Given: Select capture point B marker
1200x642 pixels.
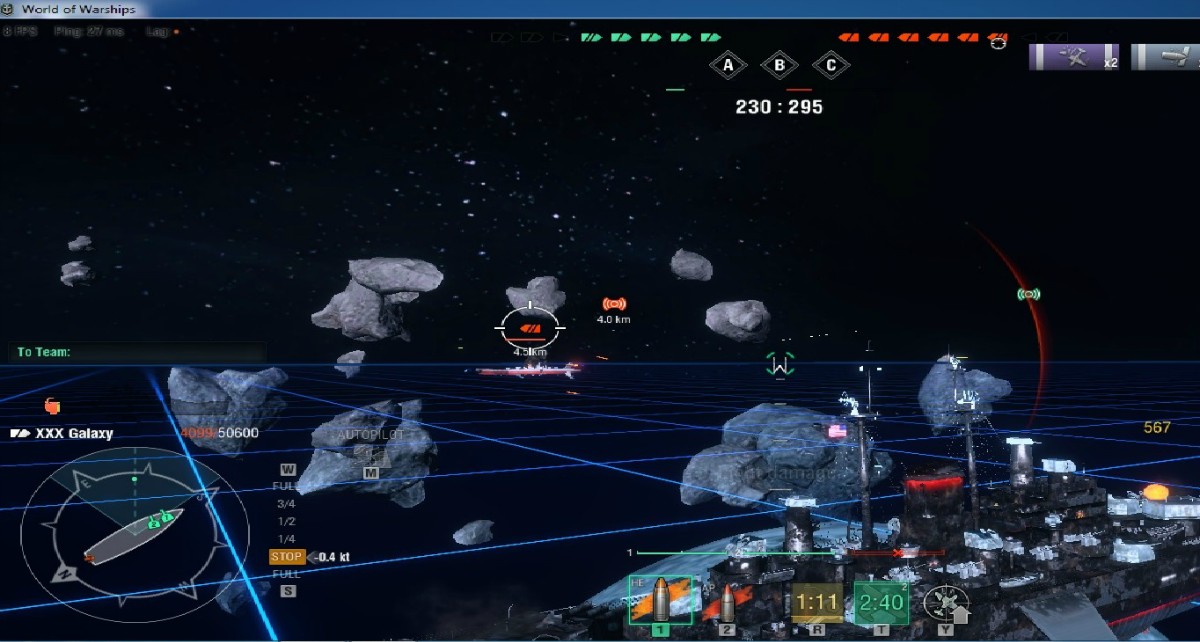Looking at the screenshot, I should (779, 67).
